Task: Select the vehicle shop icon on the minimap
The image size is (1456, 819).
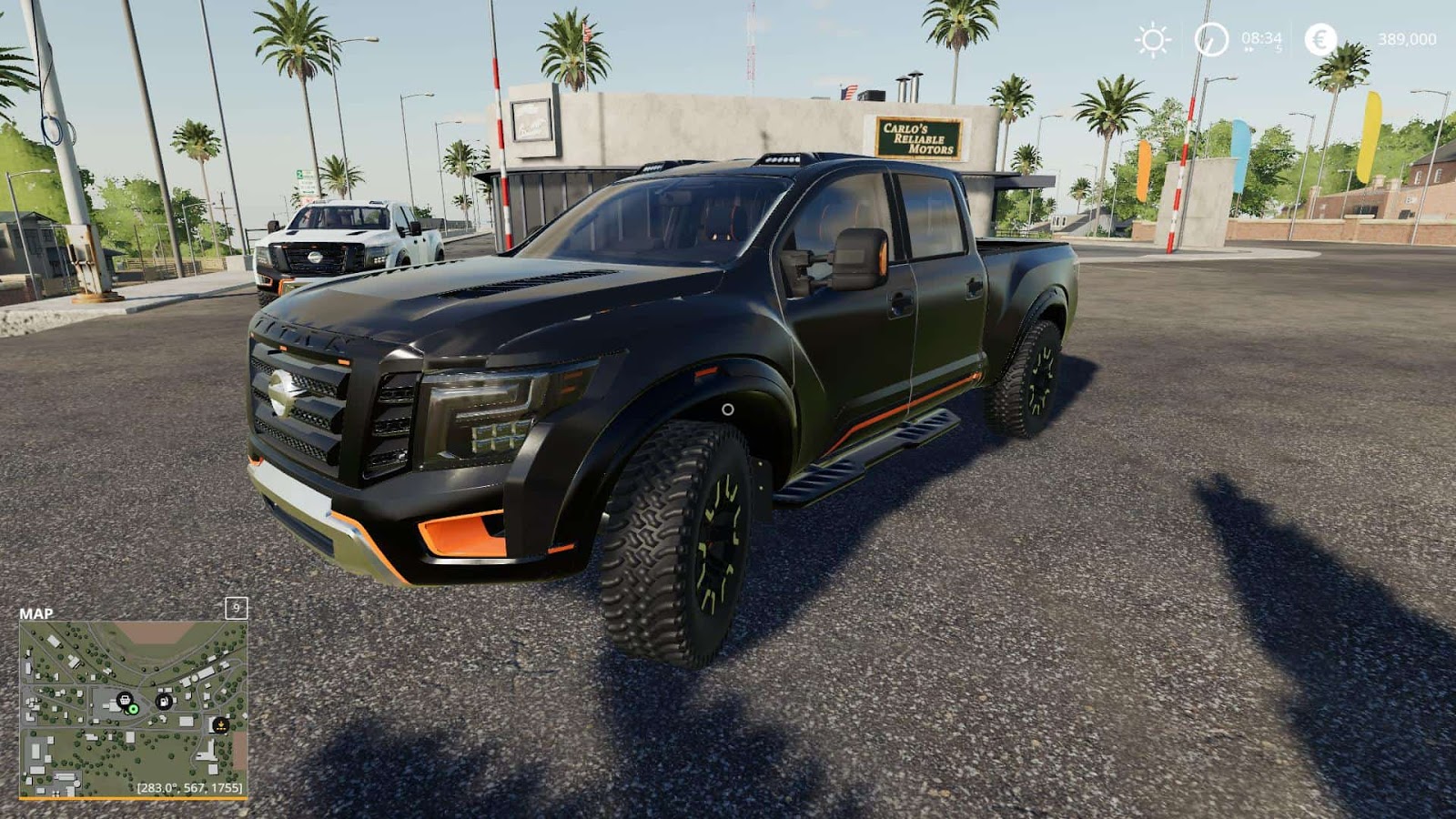Action: click(124, 700)
